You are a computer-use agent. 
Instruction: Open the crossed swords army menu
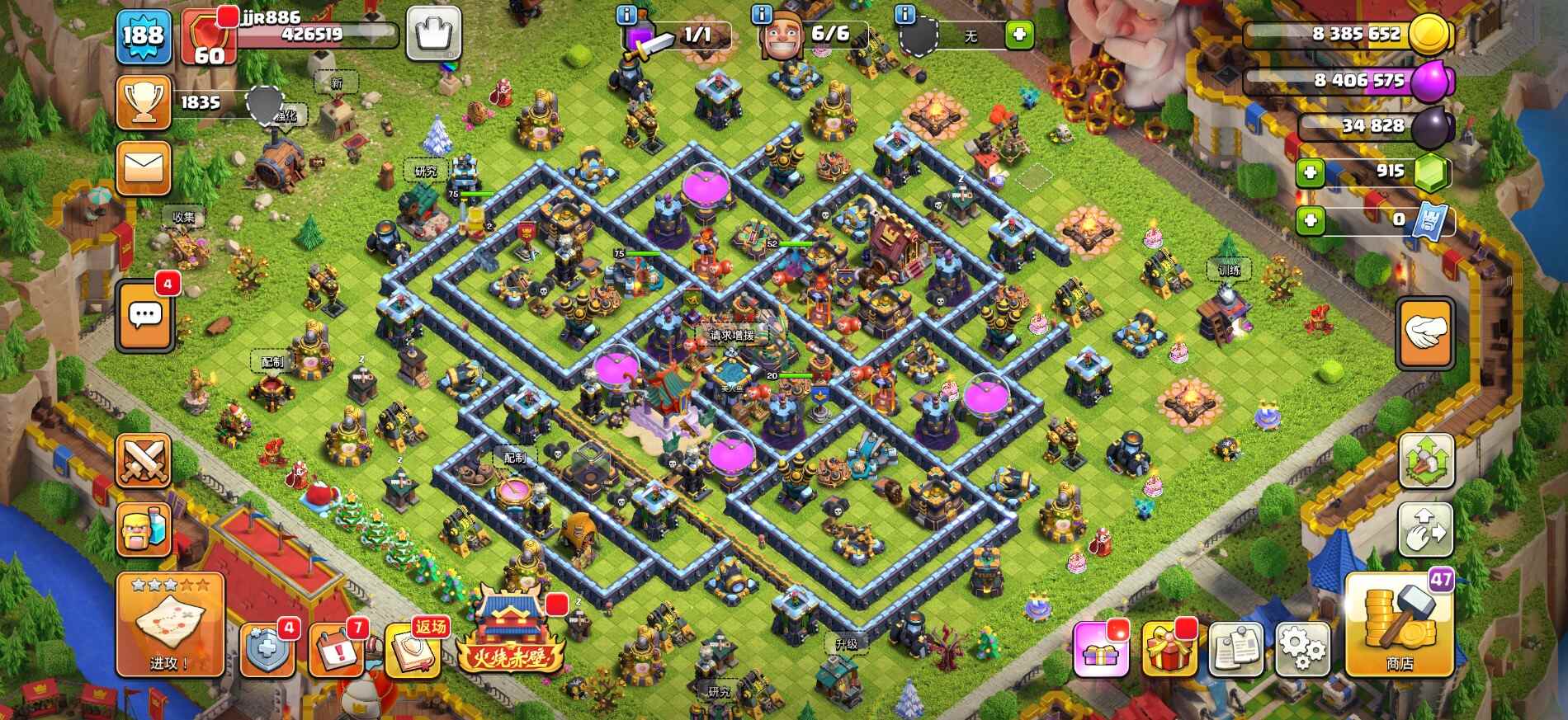tap(144, 459)
